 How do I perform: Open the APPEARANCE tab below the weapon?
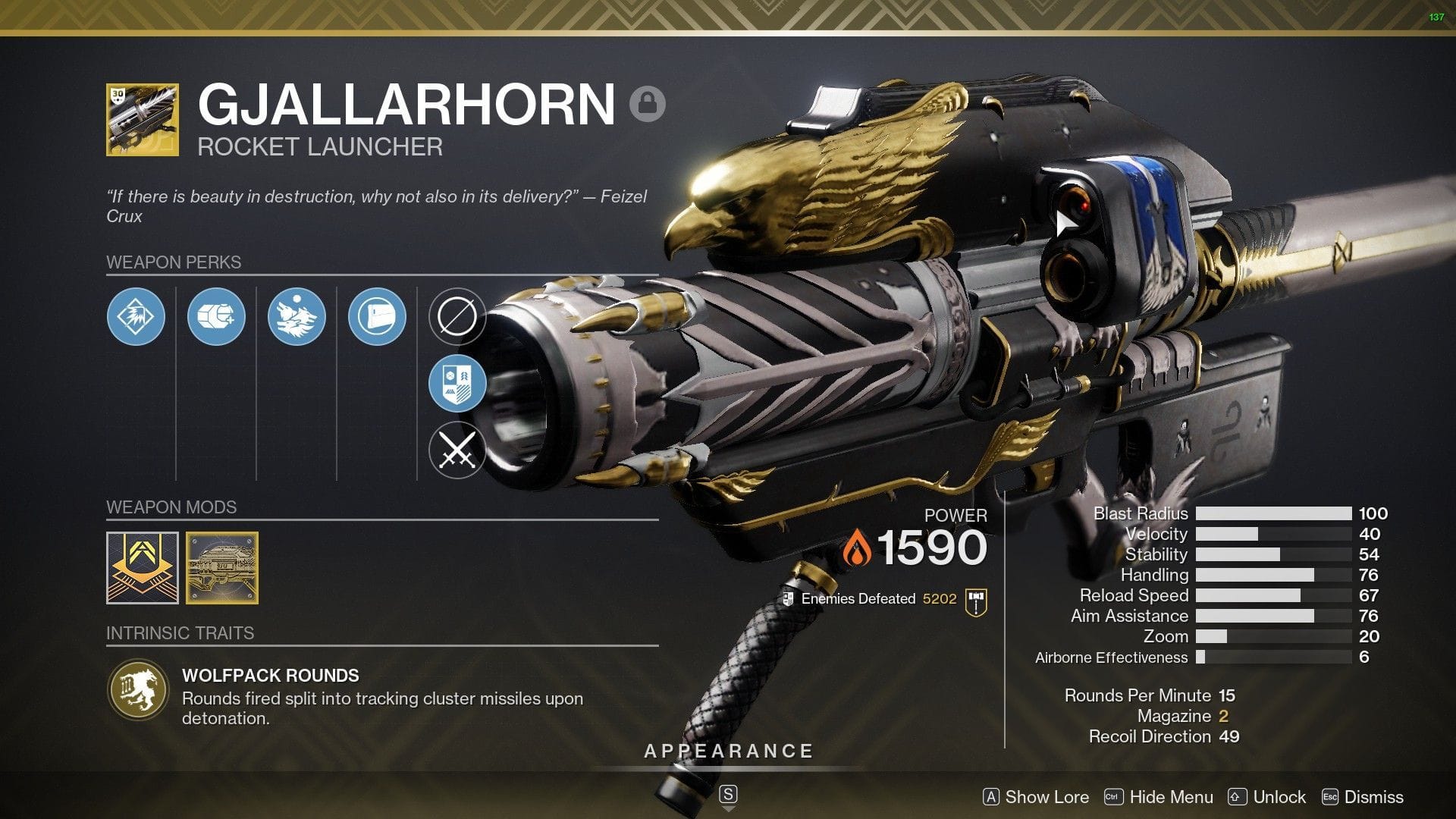(x=727, y=751)
